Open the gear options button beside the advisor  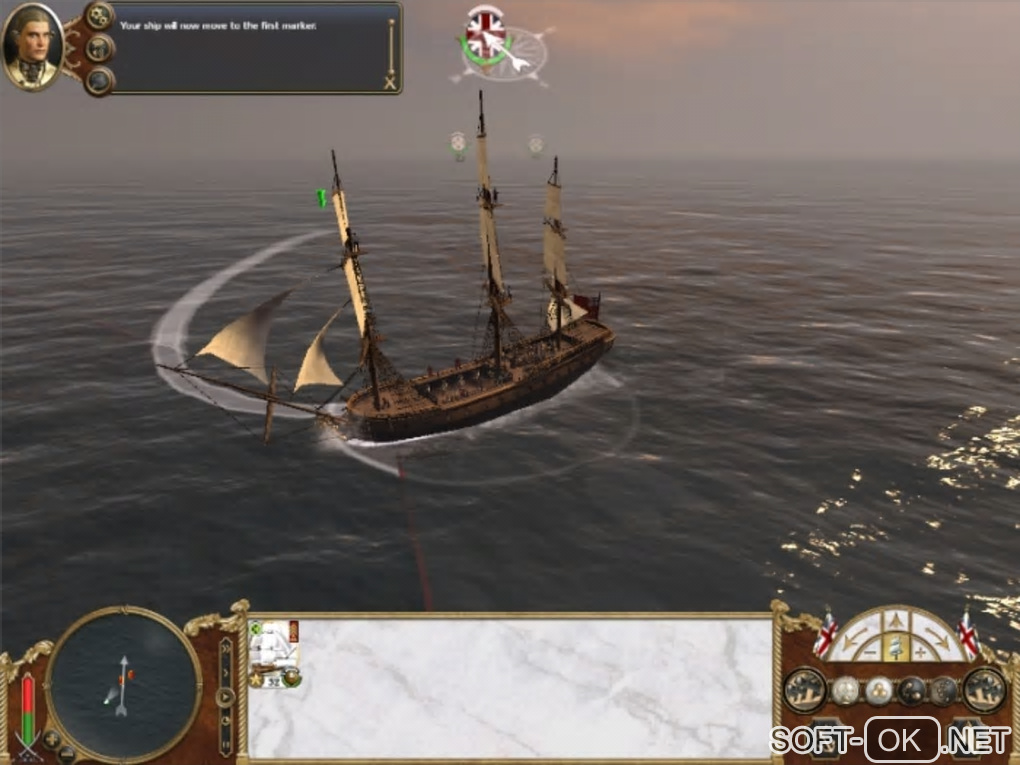point(99,16)
